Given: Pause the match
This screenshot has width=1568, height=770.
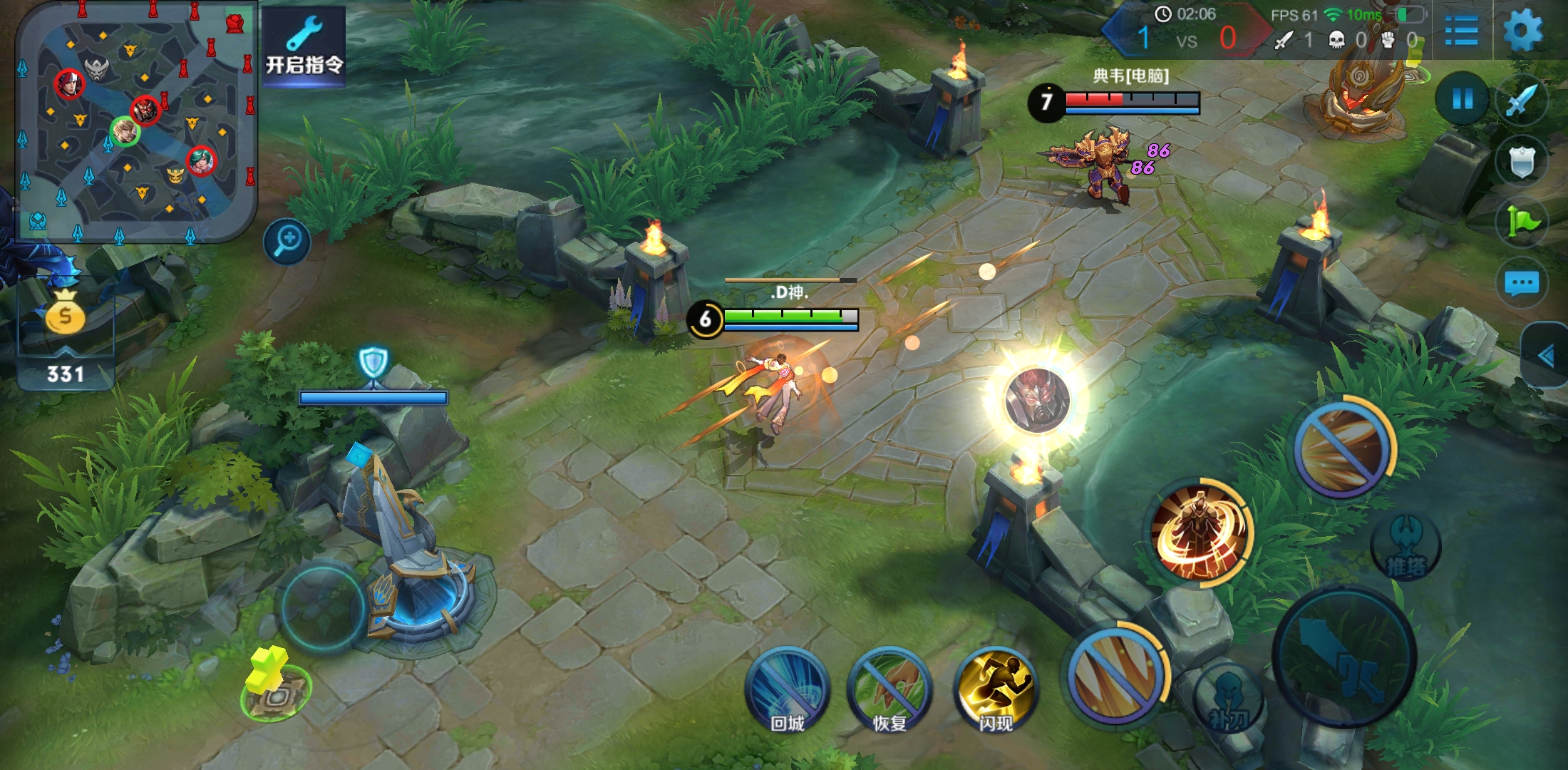Looking at the screenshot, I should point(1463,98).
